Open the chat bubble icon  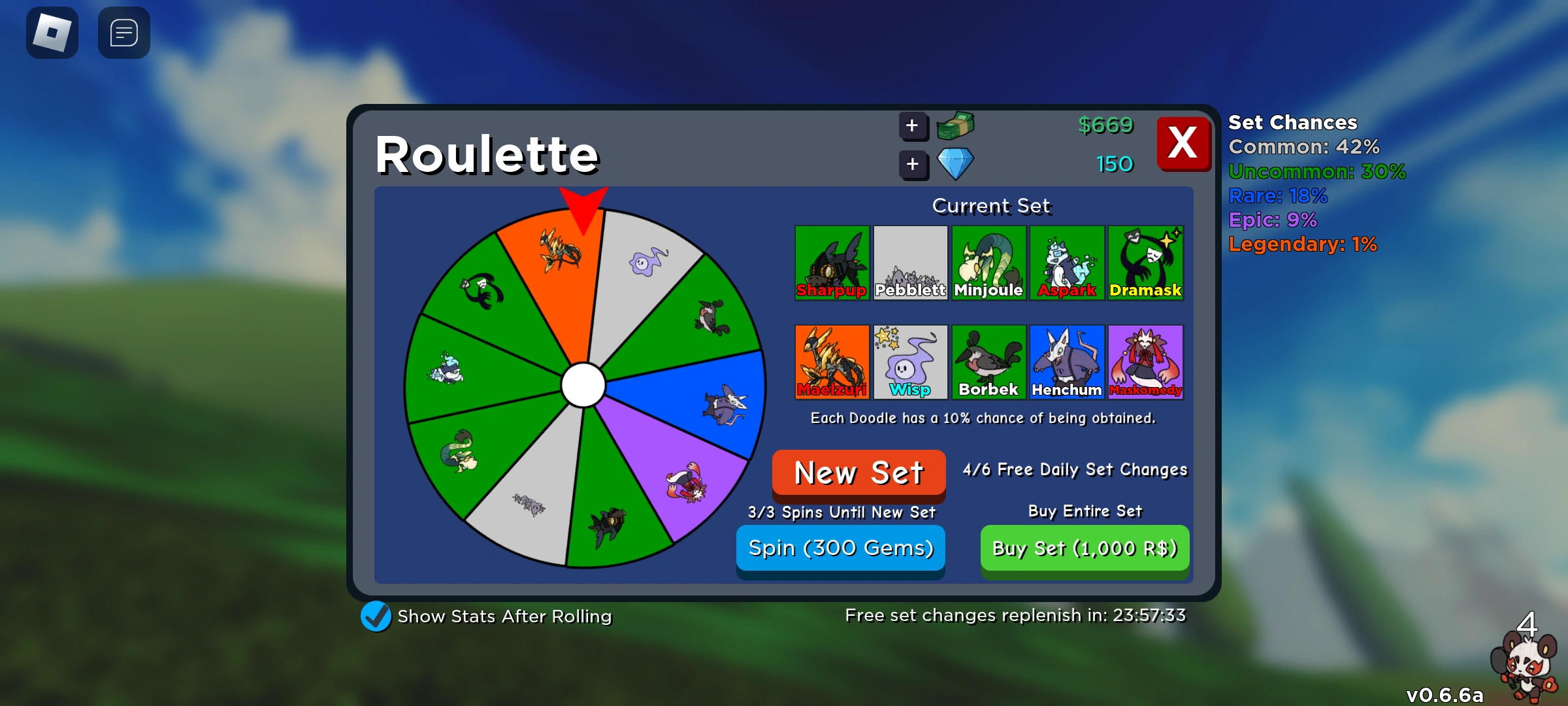pos(123,32)
